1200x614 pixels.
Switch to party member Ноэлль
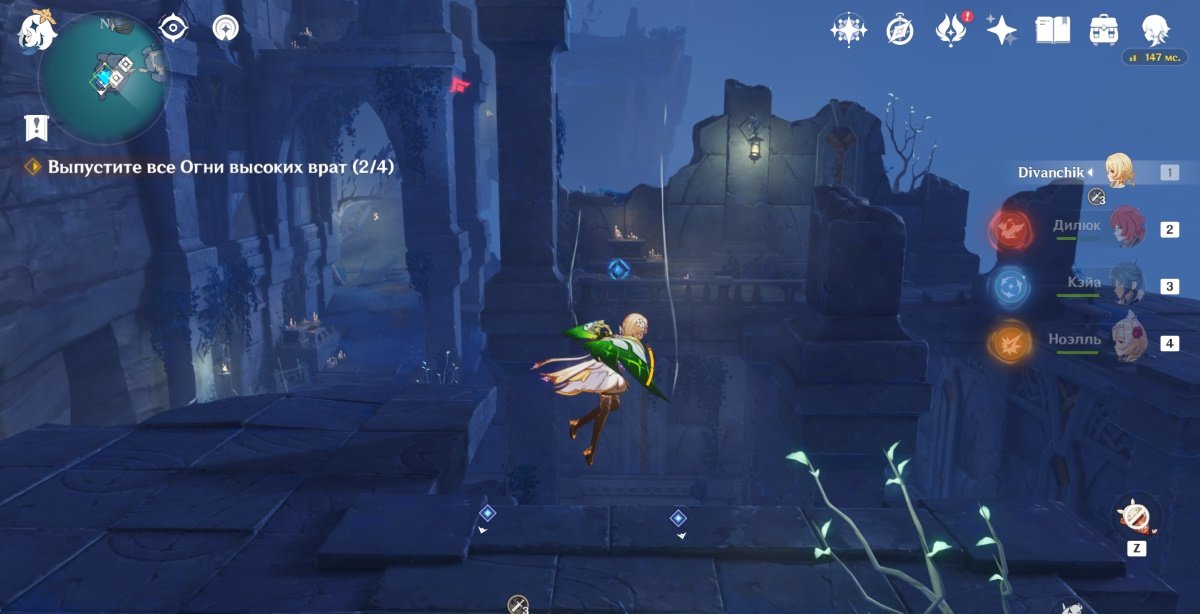pos(1127,342)
